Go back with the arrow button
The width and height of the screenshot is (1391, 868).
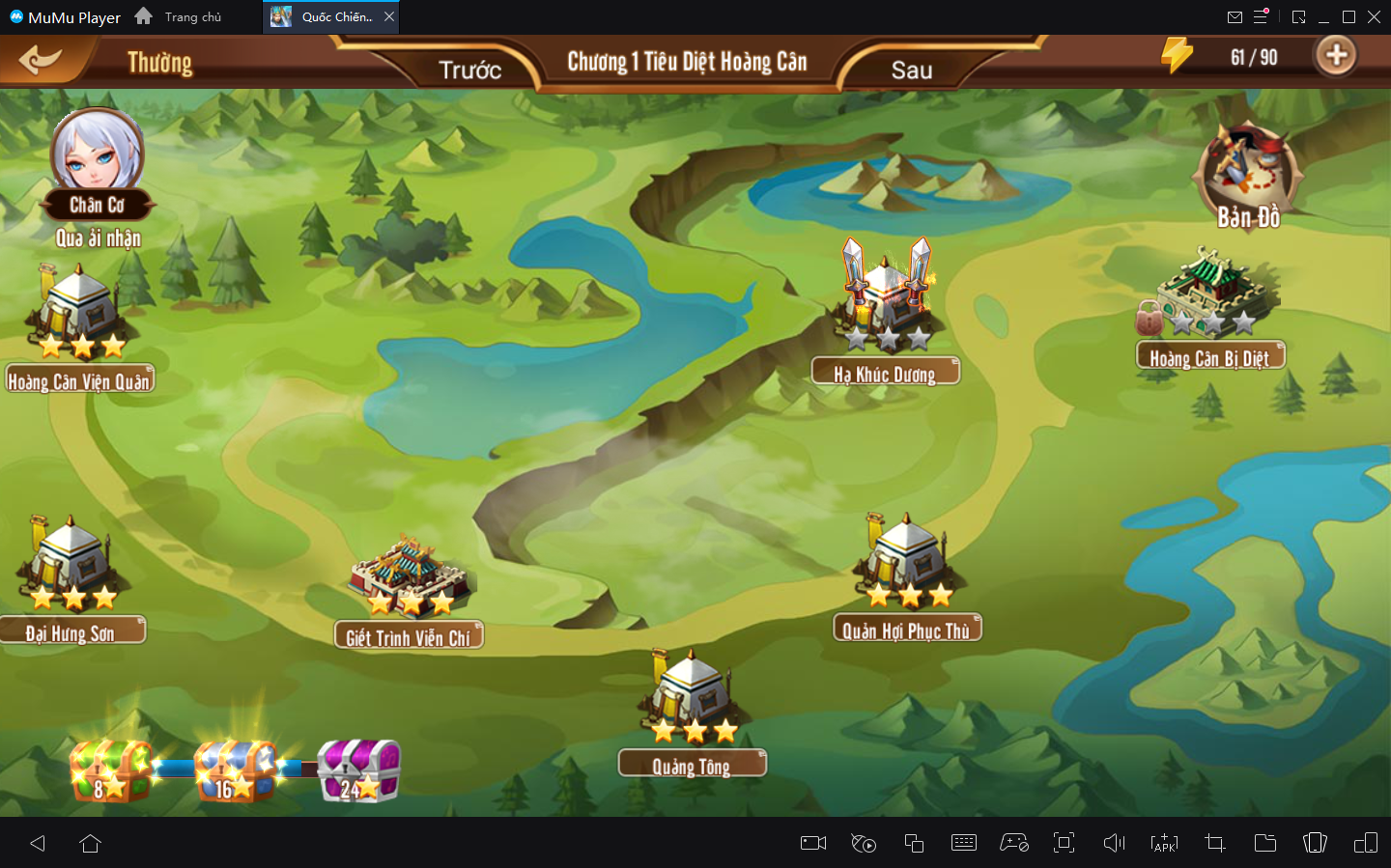(x=40, y=60)
